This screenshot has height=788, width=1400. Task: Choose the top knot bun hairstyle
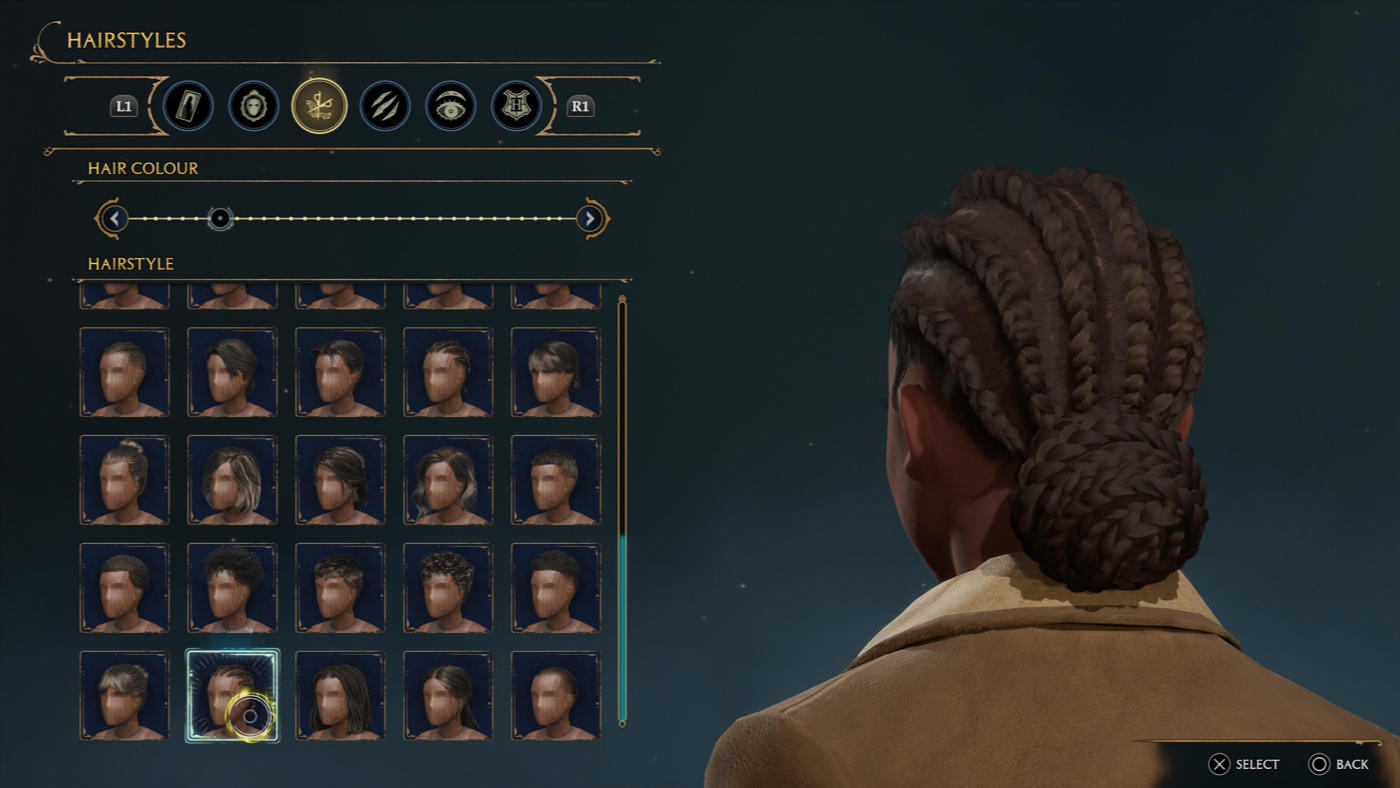coord(124,480)
